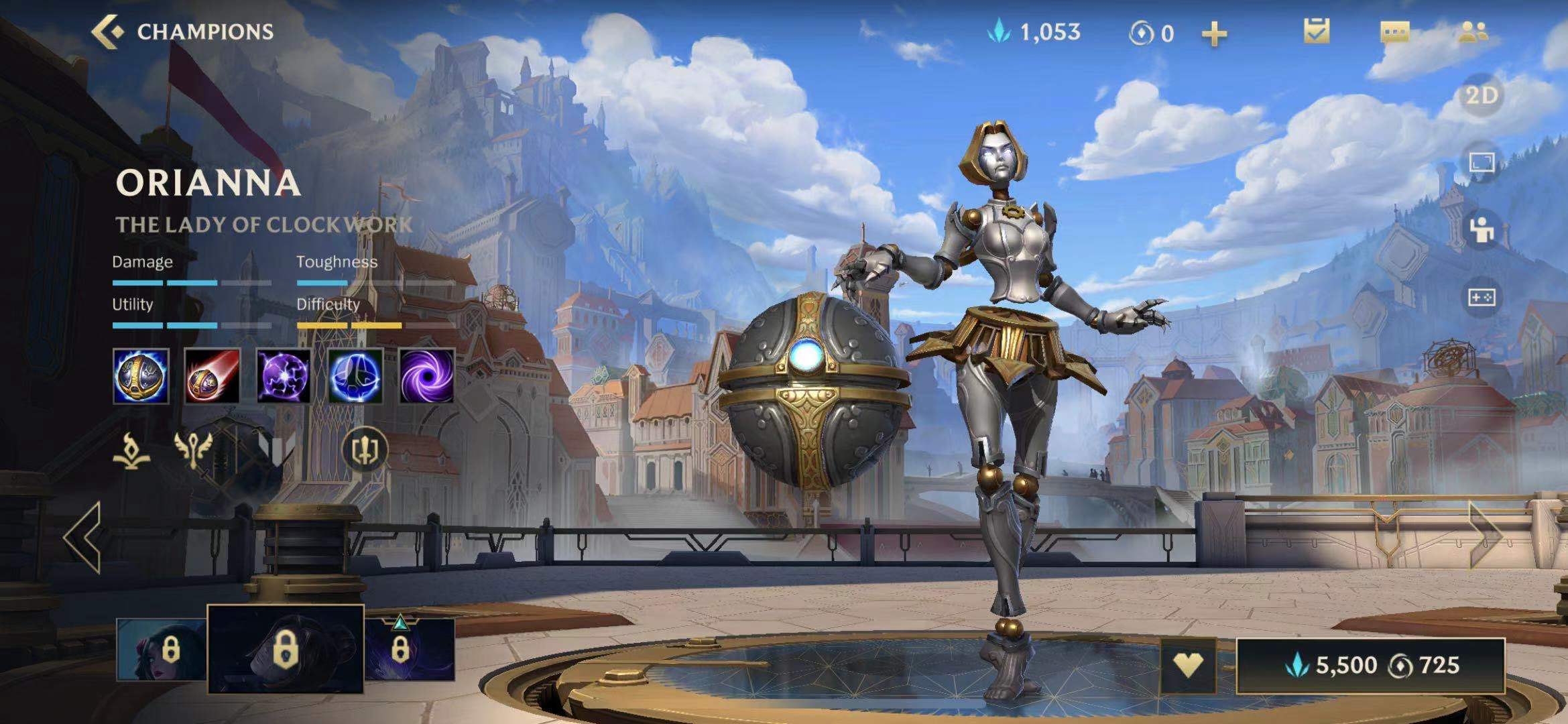
Task: Buy Orianna for 5,500 or 725
Action: pyautogui.click(x=1370, y=666)
